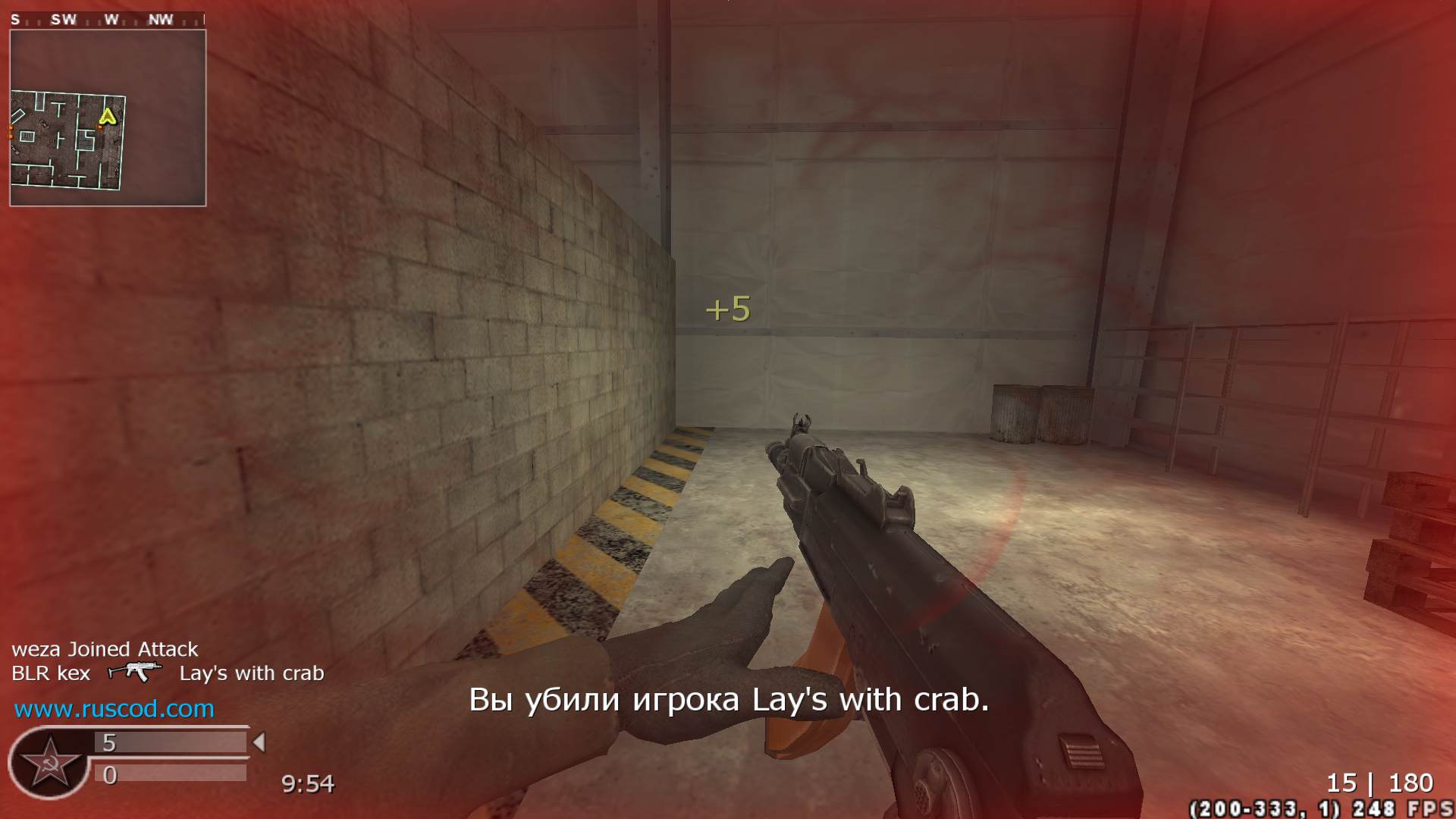Click the Attack score bar showing 5
Viewport: 1456px width, 819px height.
point(171,742)
